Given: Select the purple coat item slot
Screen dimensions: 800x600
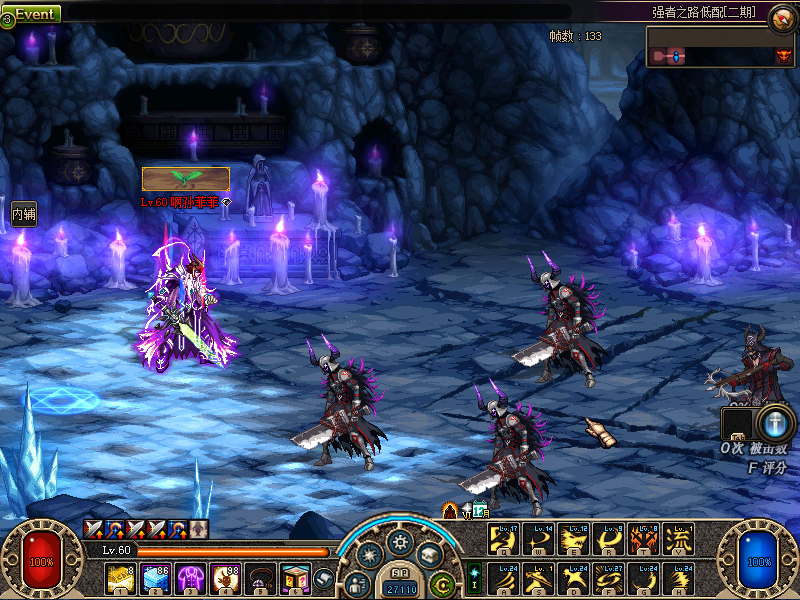Looking at the screenshot, I should pyautogui.click(x=190, y=578).
